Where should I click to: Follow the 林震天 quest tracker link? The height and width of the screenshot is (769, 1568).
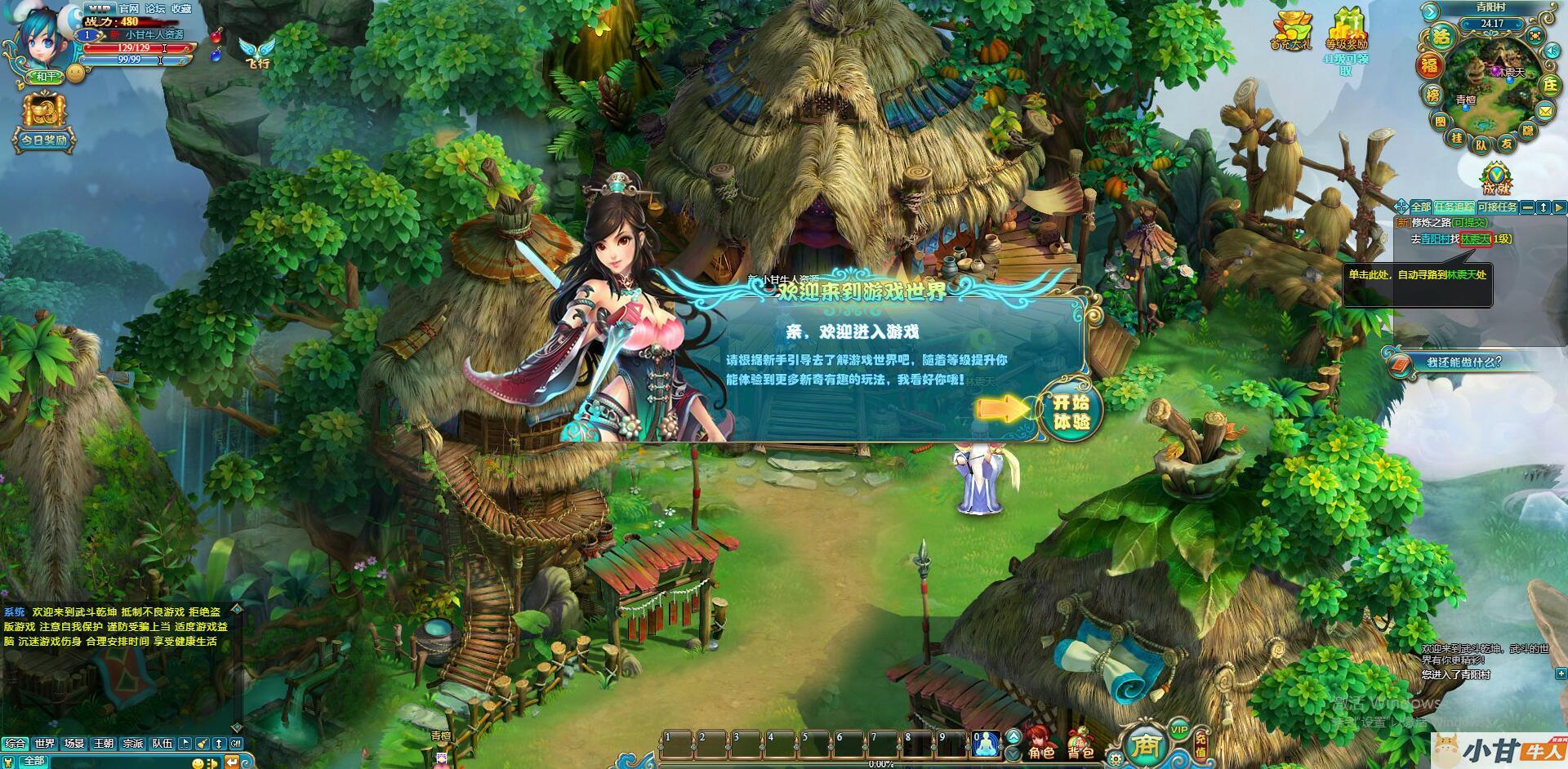pyautogui.click(x=1475, y=239)
